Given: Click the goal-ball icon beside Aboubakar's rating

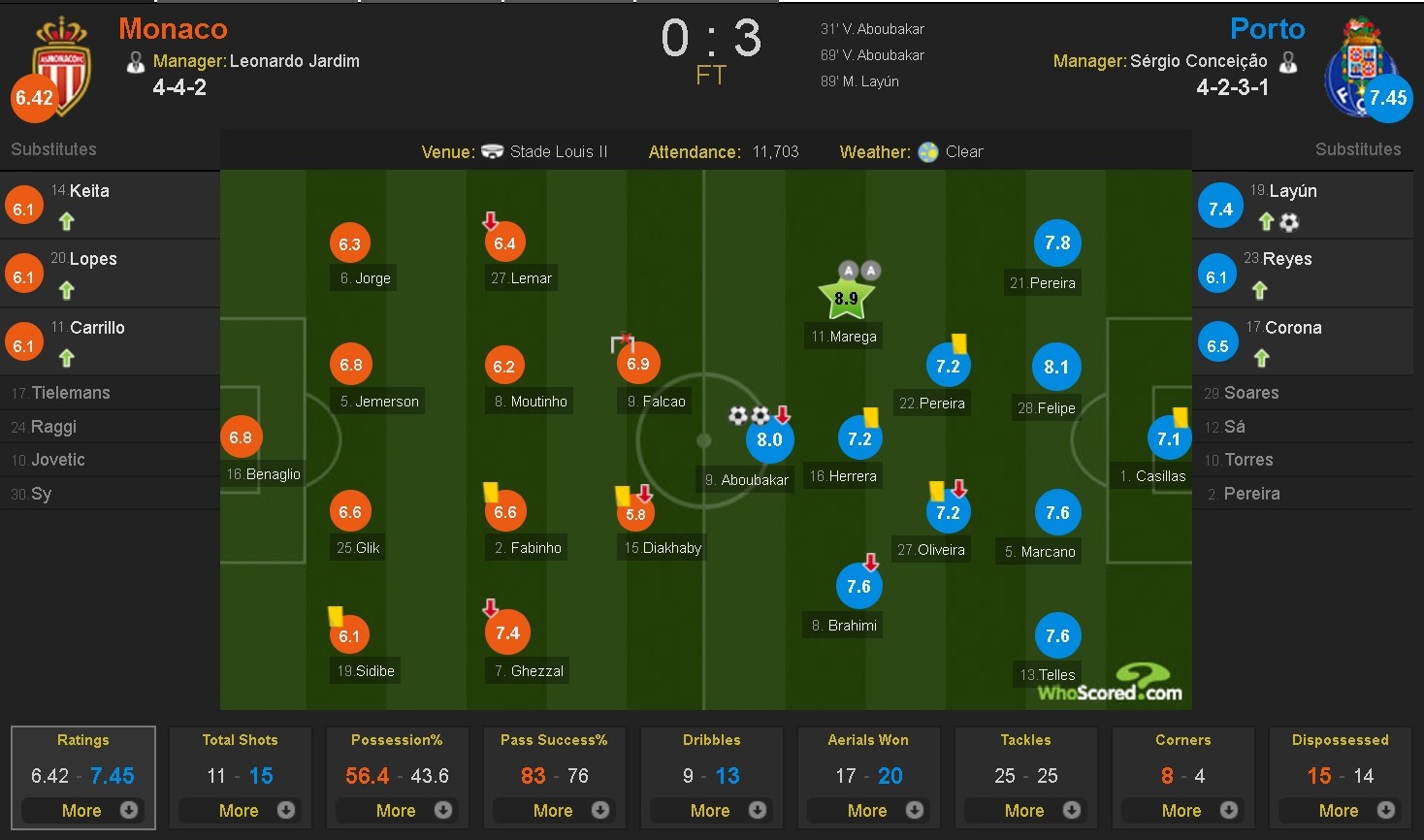Looking at the screenshot, I should tap(739, 415).
